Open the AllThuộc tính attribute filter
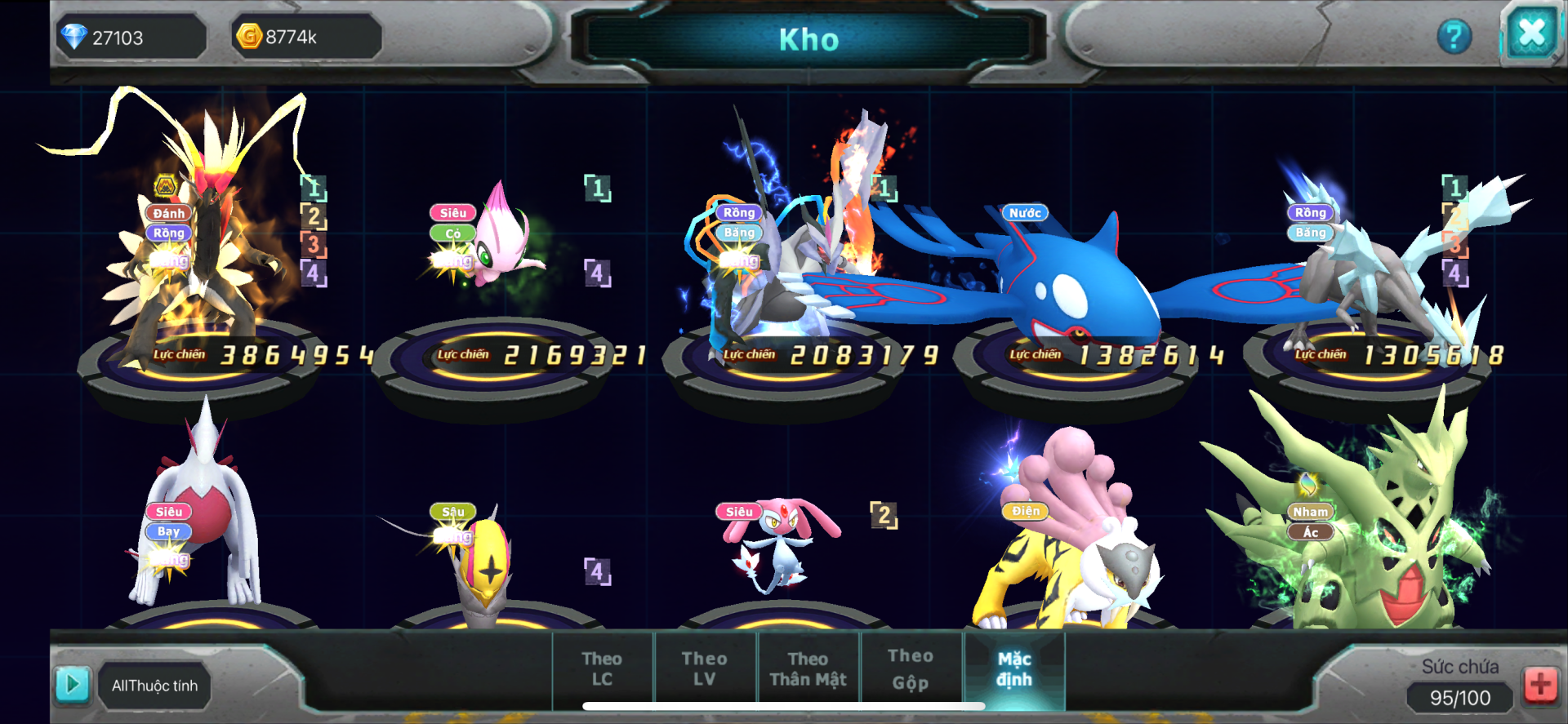 (x=154, y=686)
